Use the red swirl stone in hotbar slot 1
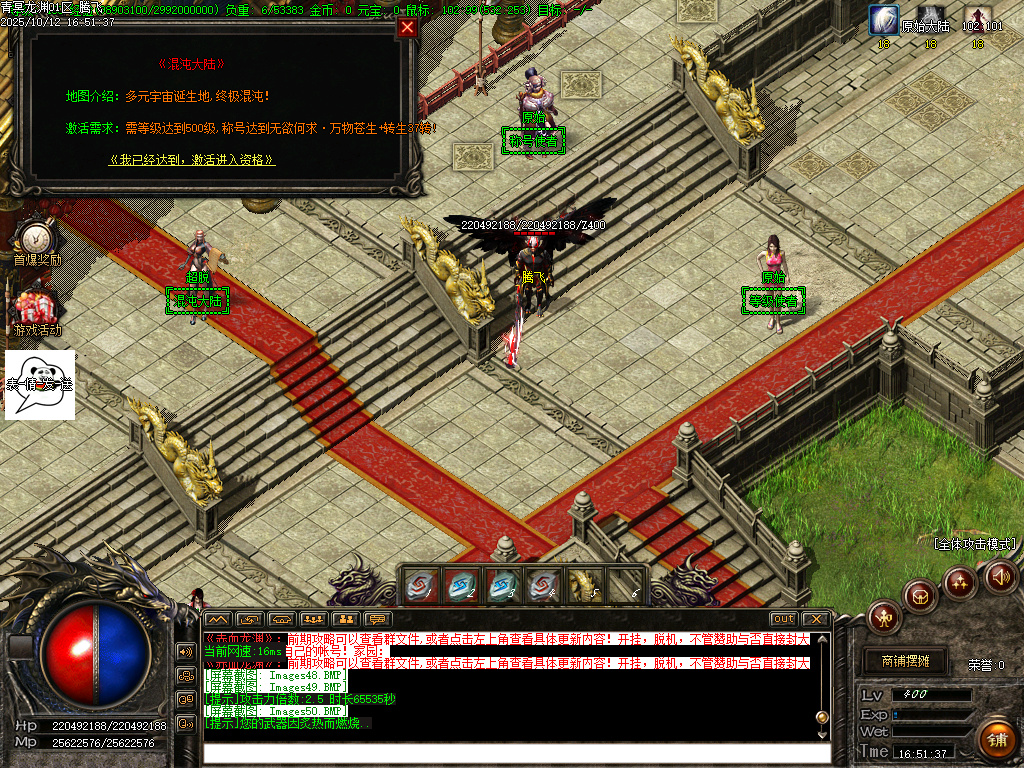The height and width of the screenshot is (768, 1024). point(421,585)
